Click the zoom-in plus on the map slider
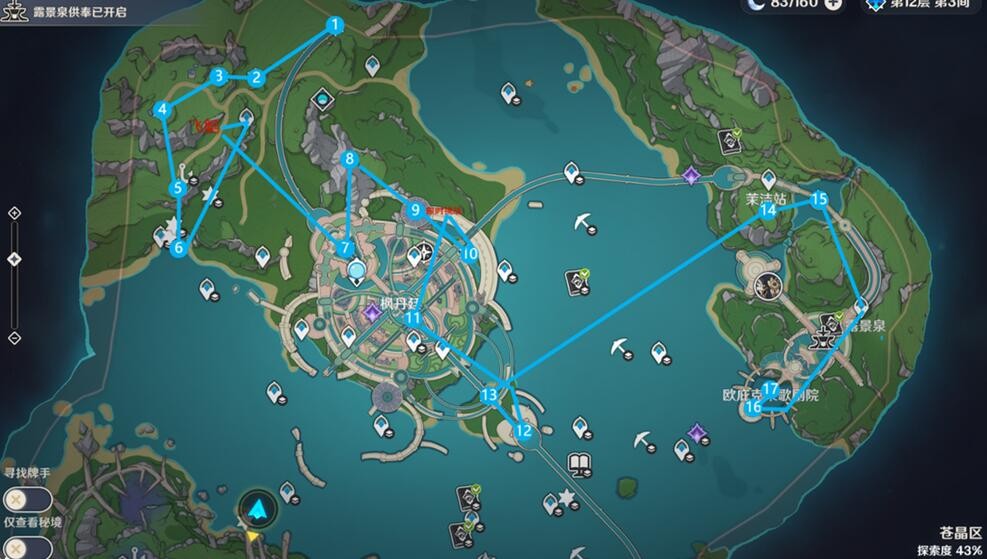 point(14,213)
